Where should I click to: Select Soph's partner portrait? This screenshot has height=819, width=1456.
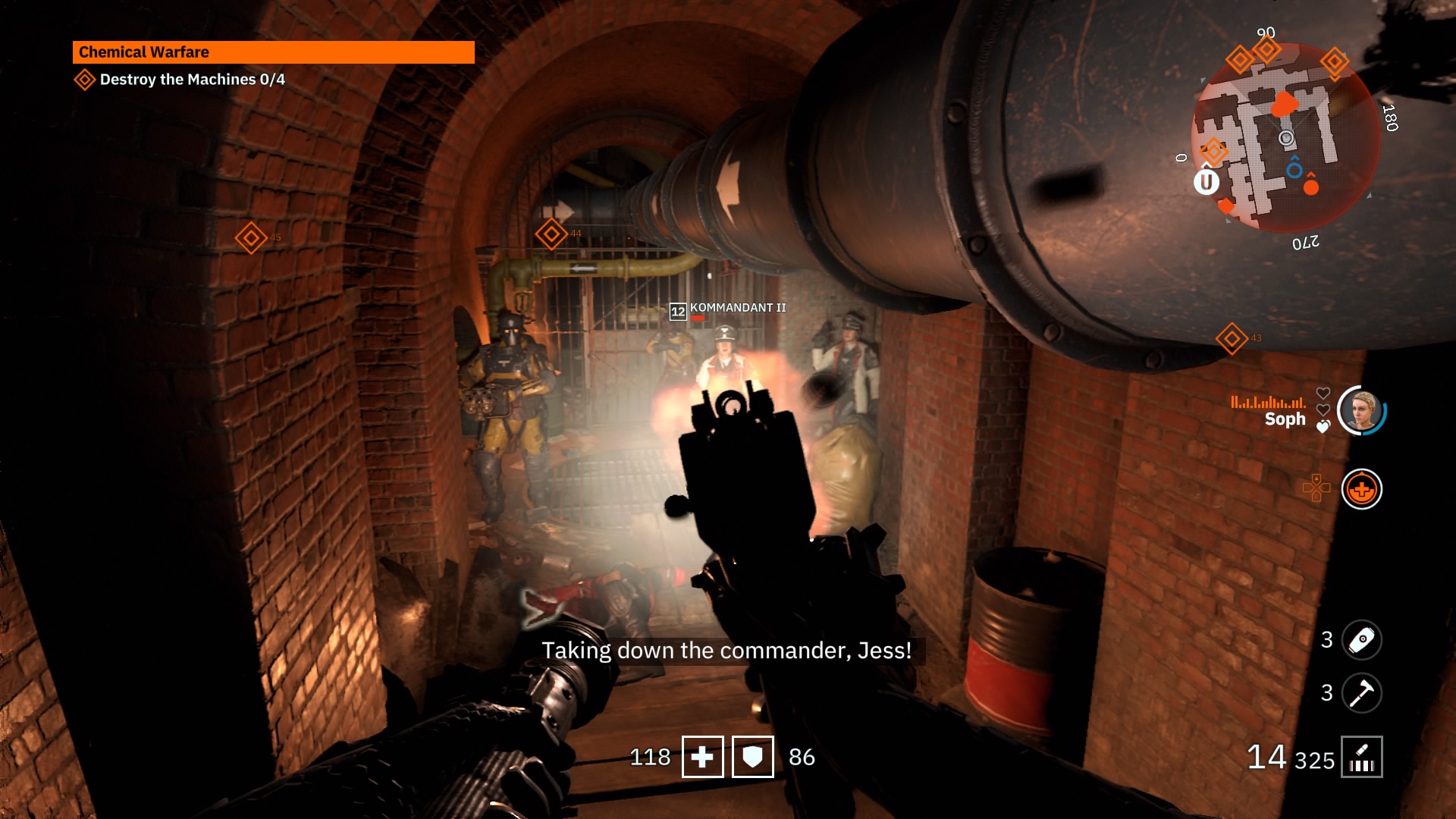1361,411
